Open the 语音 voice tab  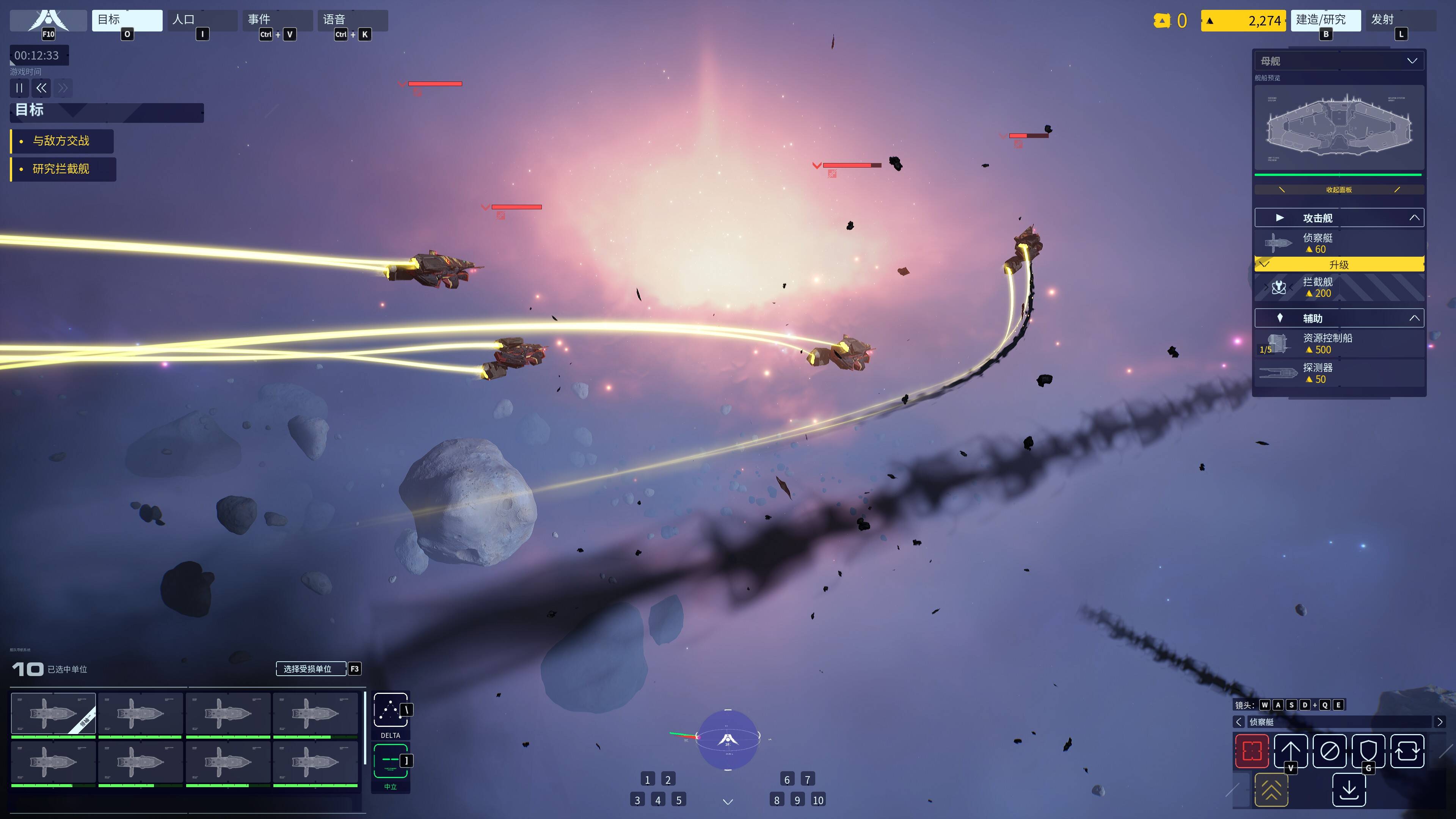352,20
